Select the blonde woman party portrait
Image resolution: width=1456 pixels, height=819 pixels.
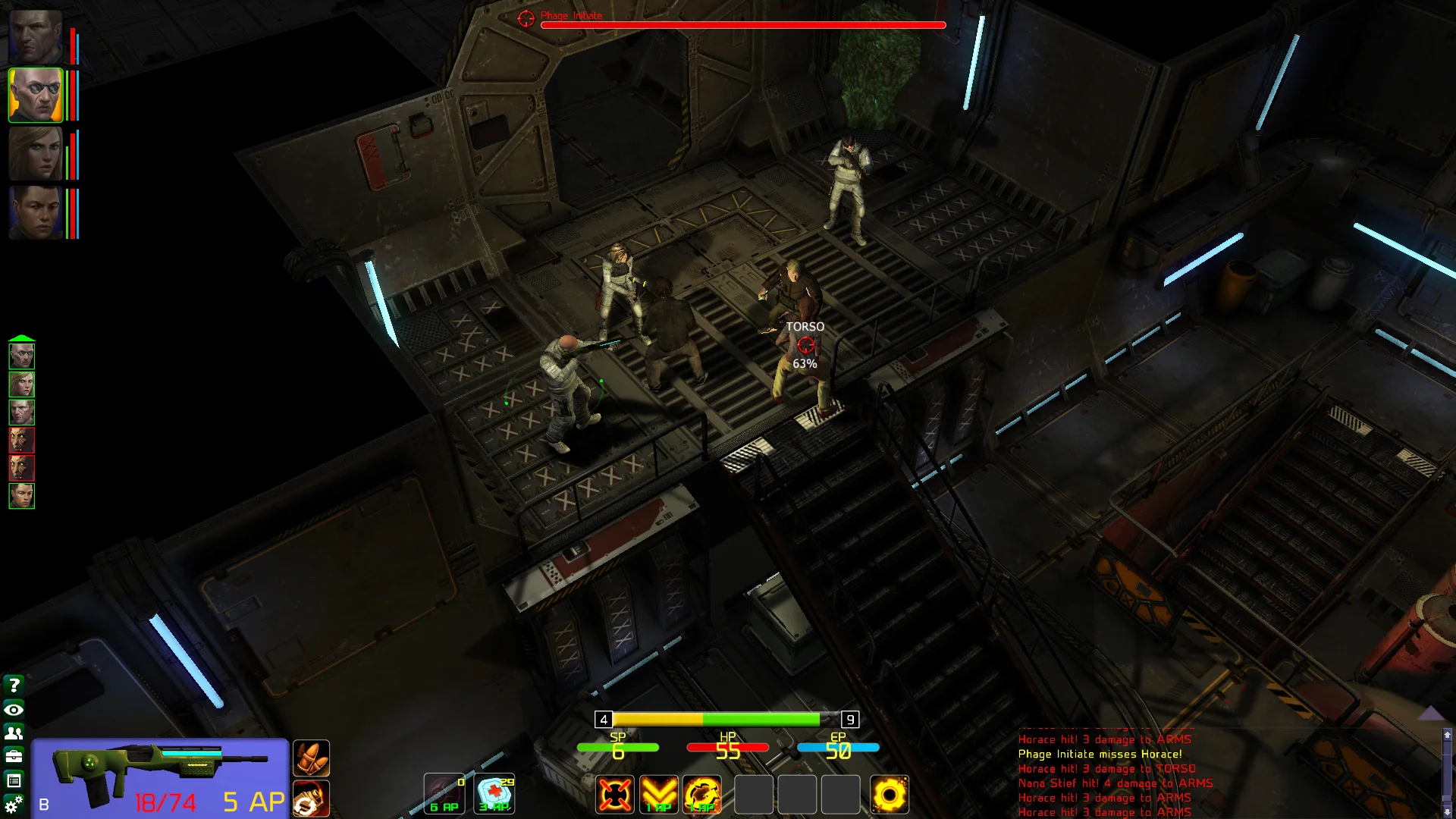(x=36, y=154)
